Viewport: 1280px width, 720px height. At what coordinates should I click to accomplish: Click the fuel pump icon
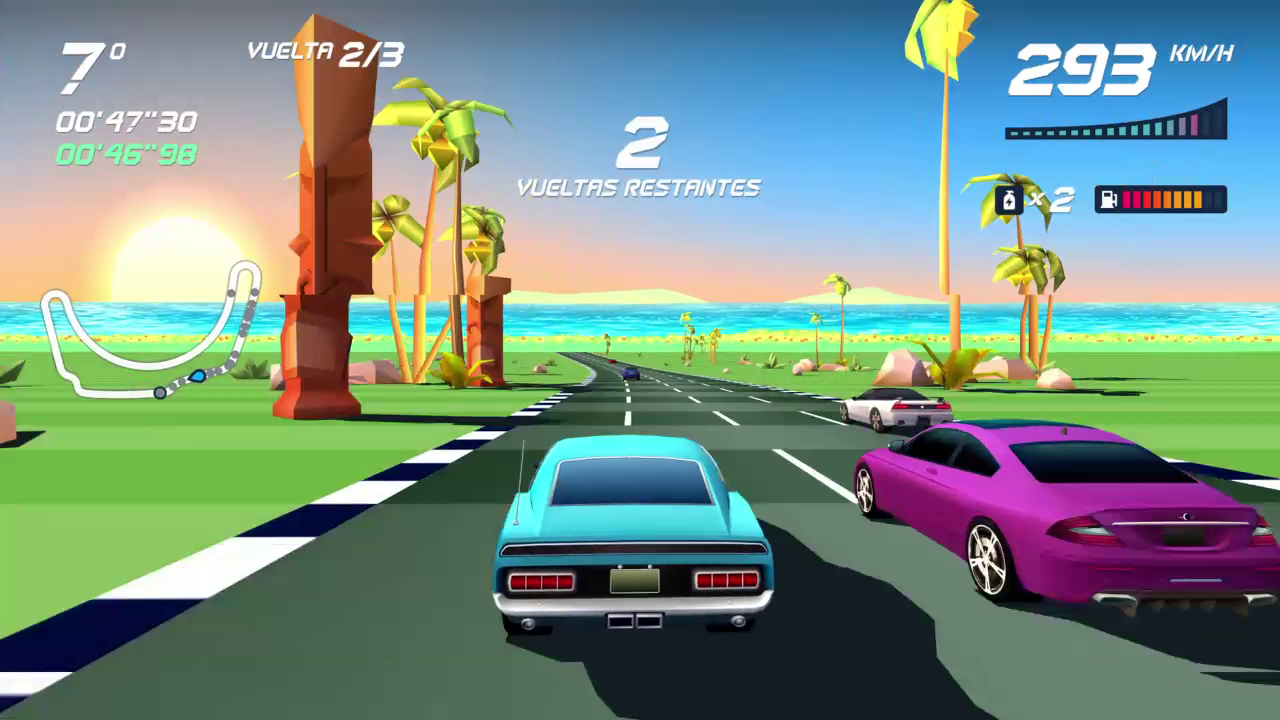click(1108, 200)
